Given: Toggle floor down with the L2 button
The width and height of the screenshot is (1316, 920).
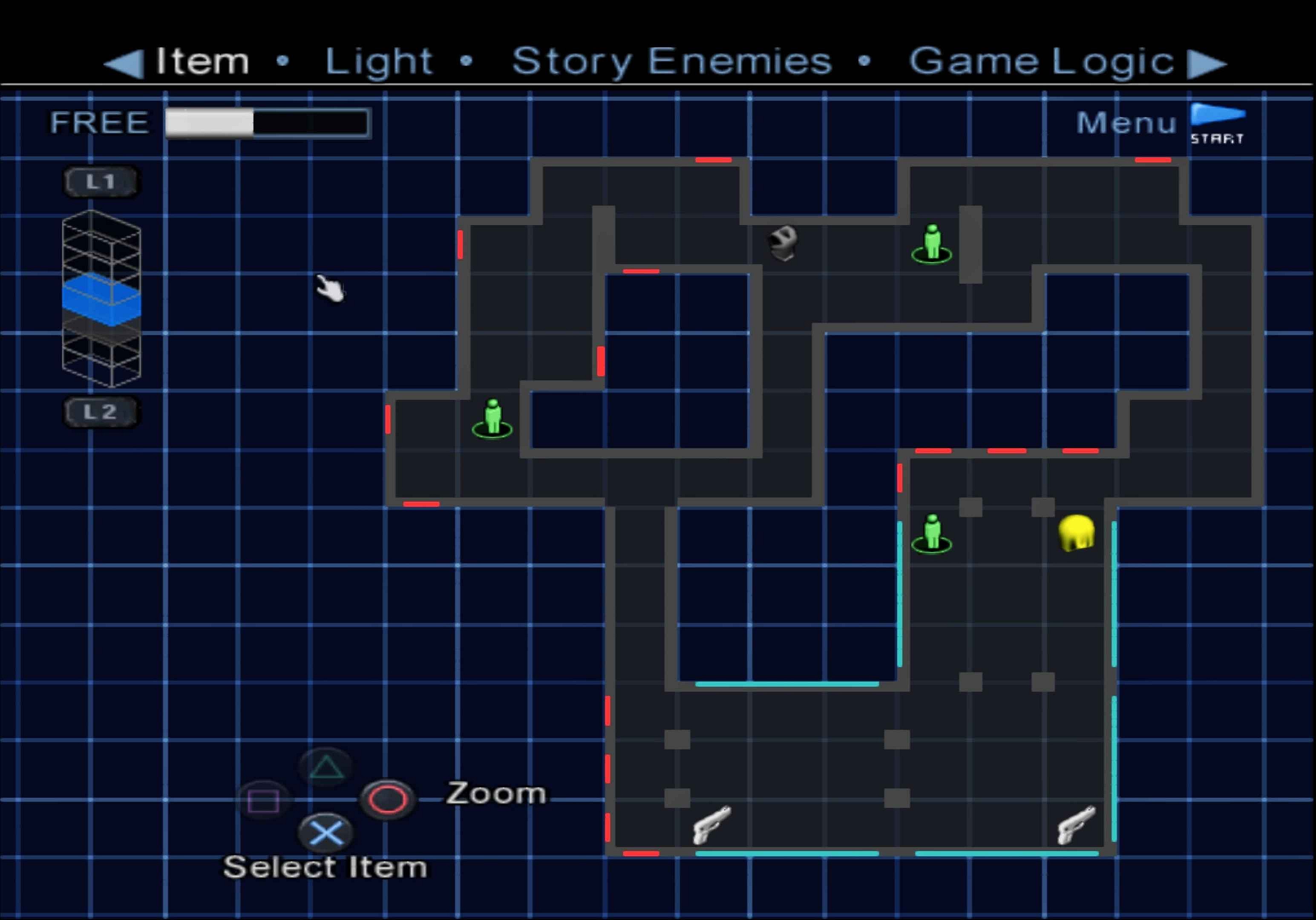Looking at the screenshot, I should (x=101, y=411).
